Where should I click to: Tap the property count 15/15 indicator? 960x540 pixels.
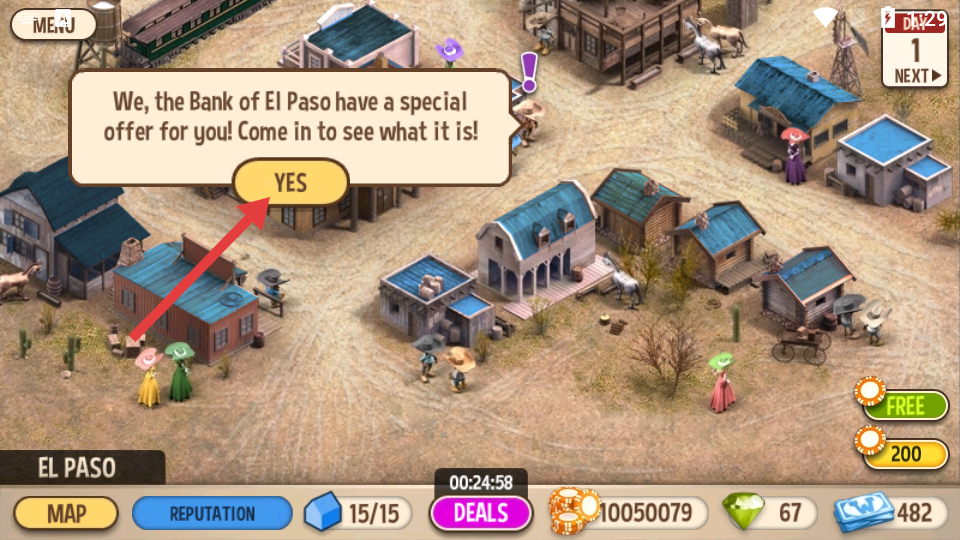coord(360,514)
